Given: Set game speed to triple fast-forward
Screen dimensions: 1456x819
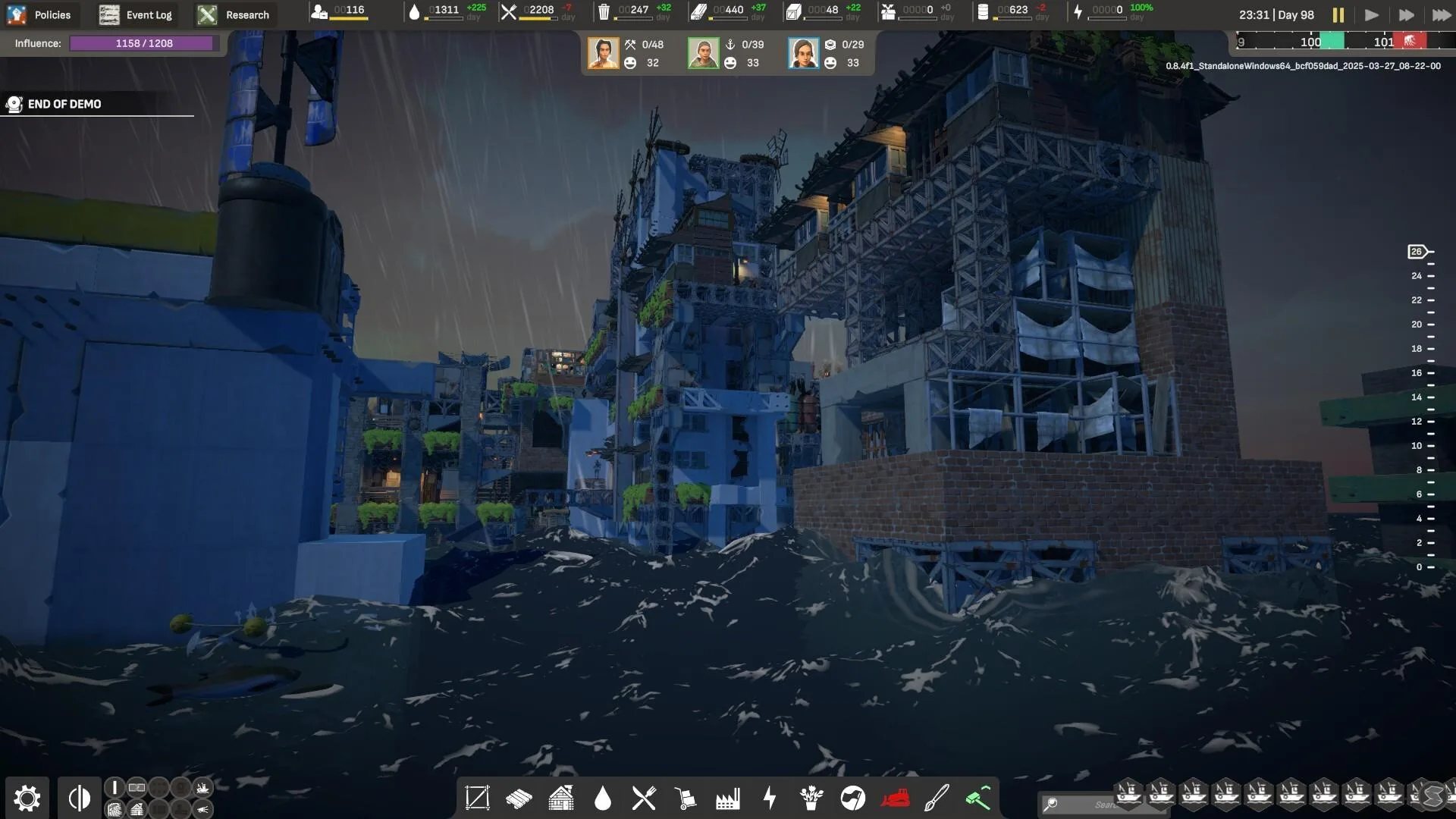Looking at the screenshot, I should [x=1440, y=14].
